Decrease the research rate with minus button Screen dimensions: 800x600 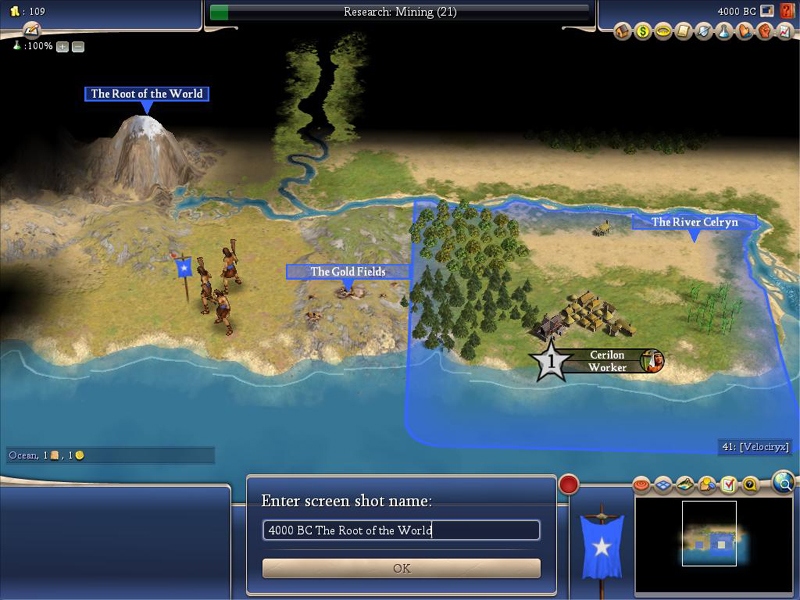pyautogui.click(x=78, y=46)
